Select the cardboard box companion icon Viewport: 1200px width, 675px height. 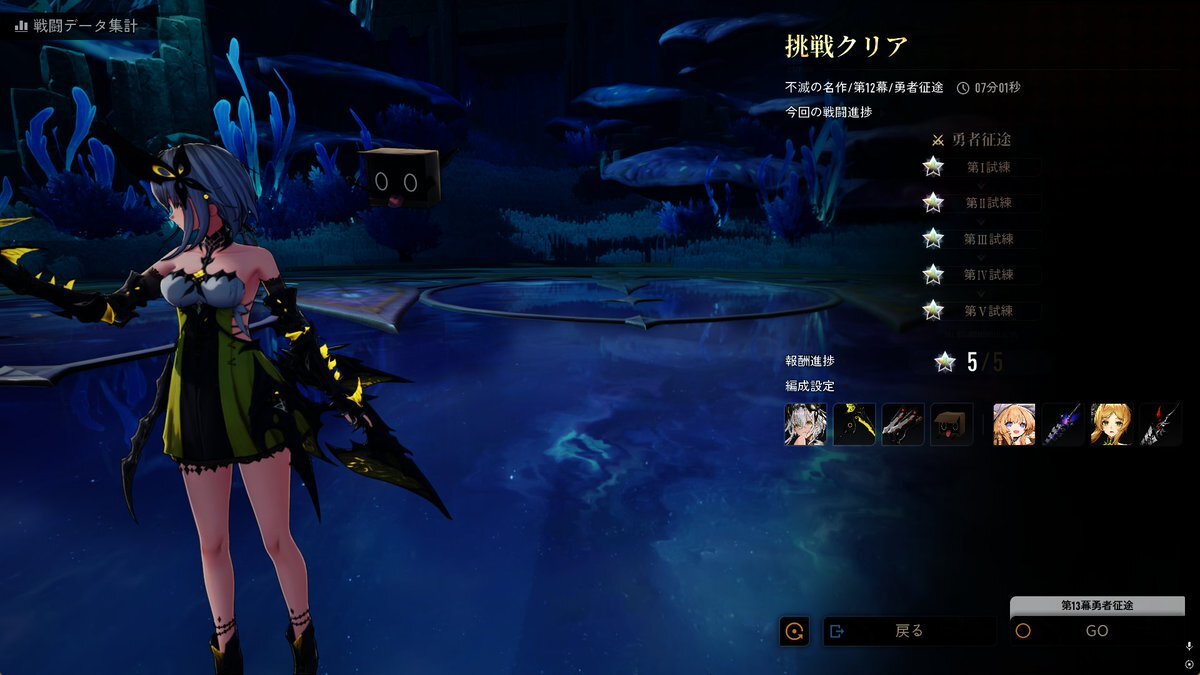pos(952,424)
